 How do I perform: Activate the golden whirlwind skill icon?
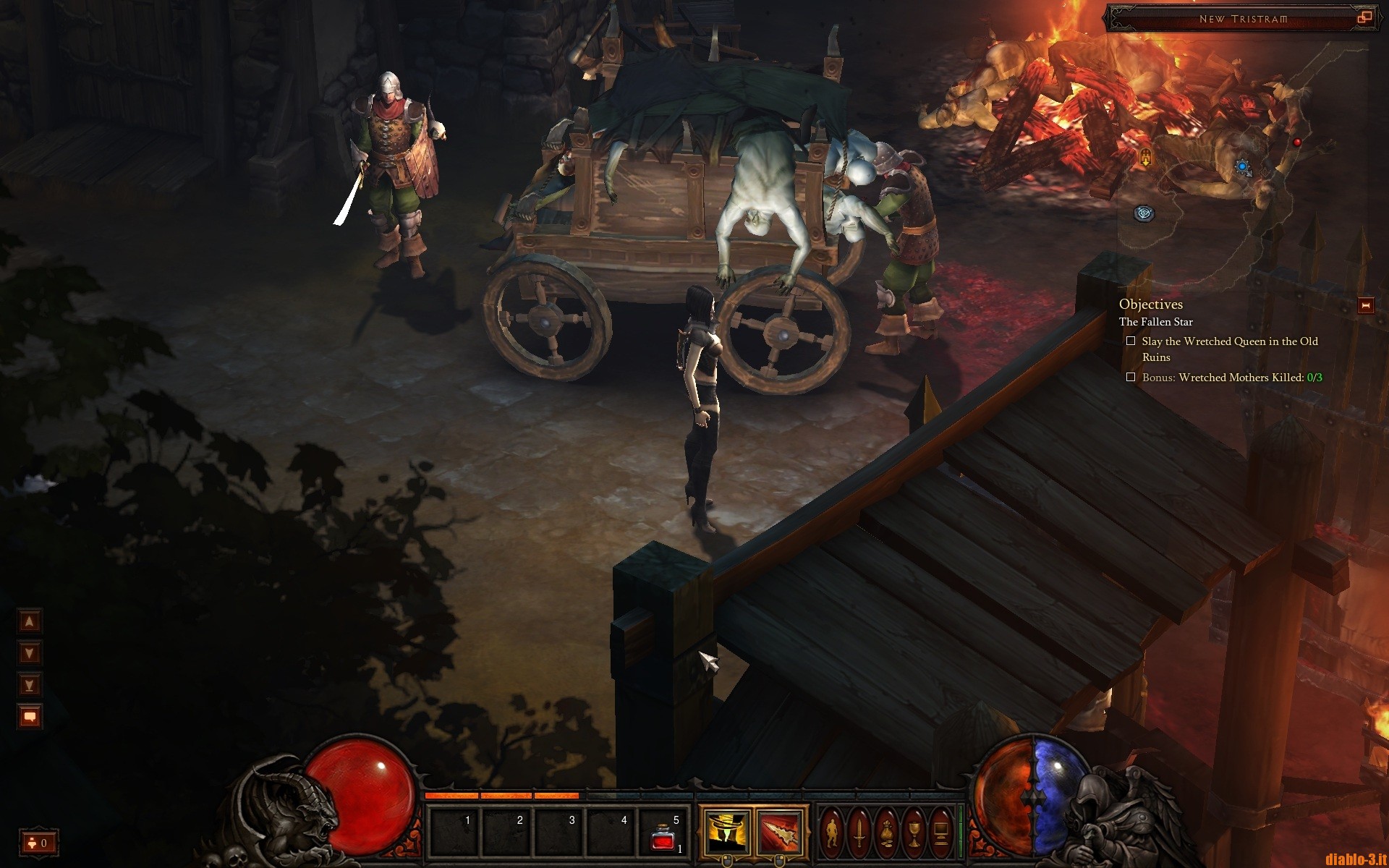pos(726,832)
